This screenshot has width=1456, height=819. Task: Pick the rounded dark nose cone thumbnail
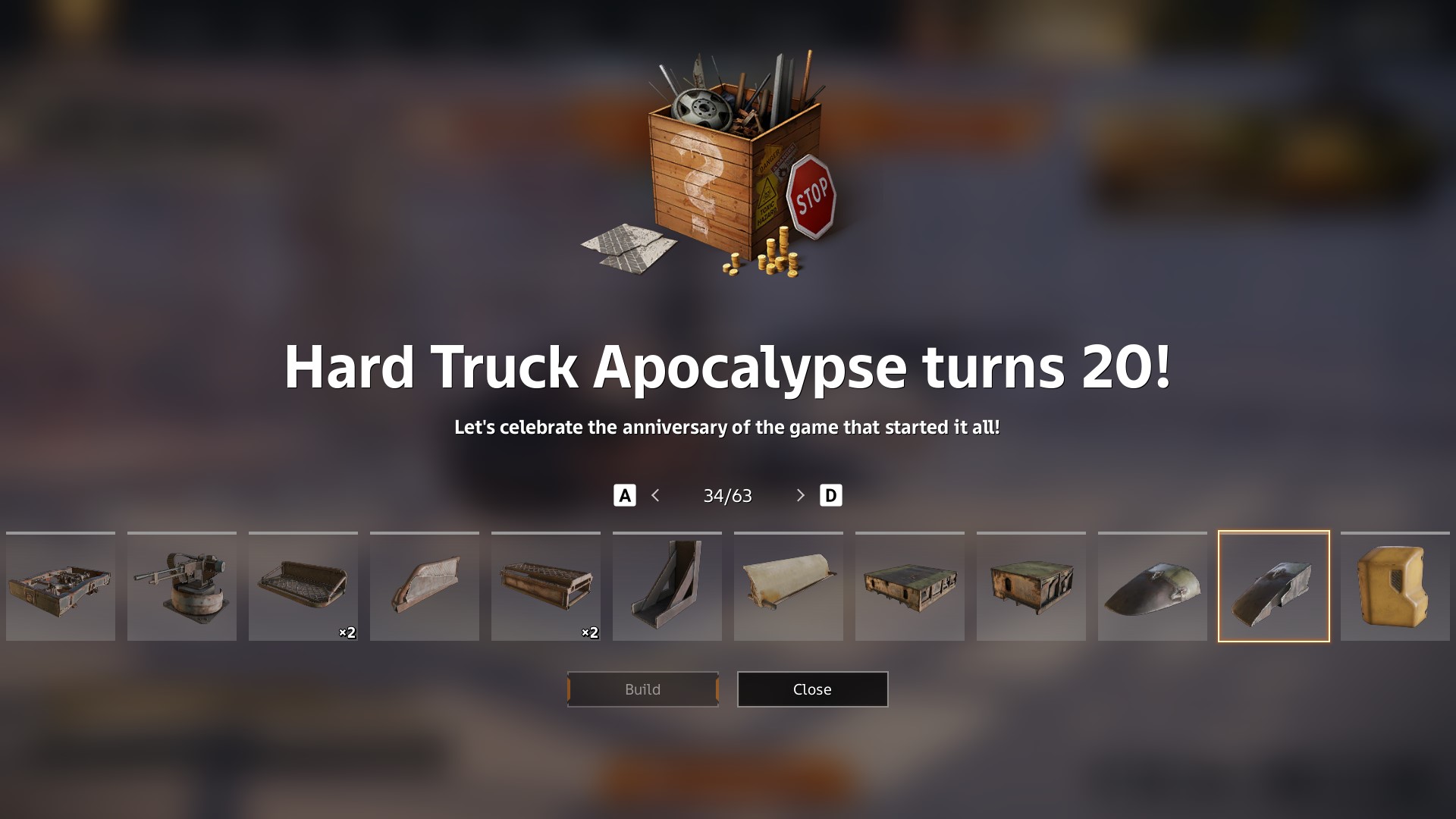click(1152, 586)
